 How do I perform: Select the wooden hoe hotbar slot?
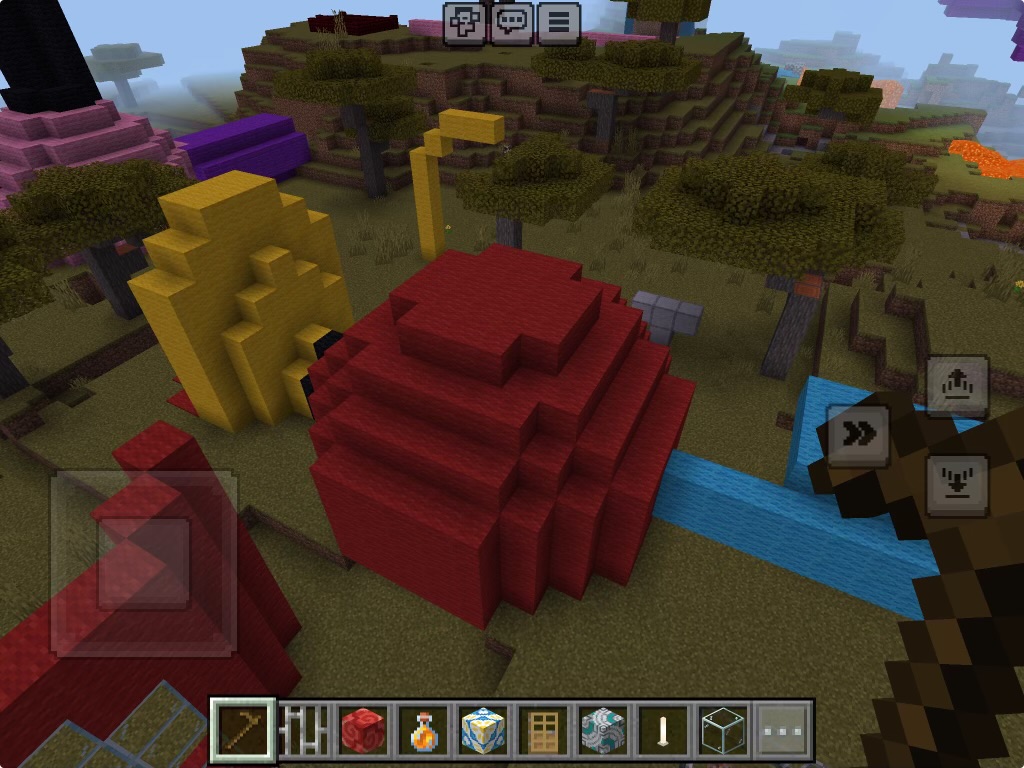click(x=244, y=730)
